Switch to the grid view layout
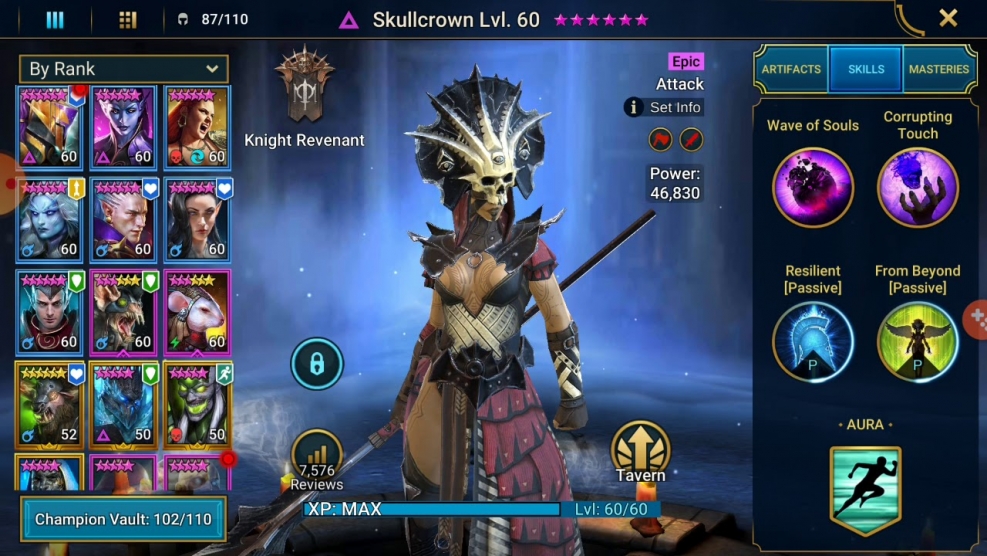 click(x=127, y=19)
